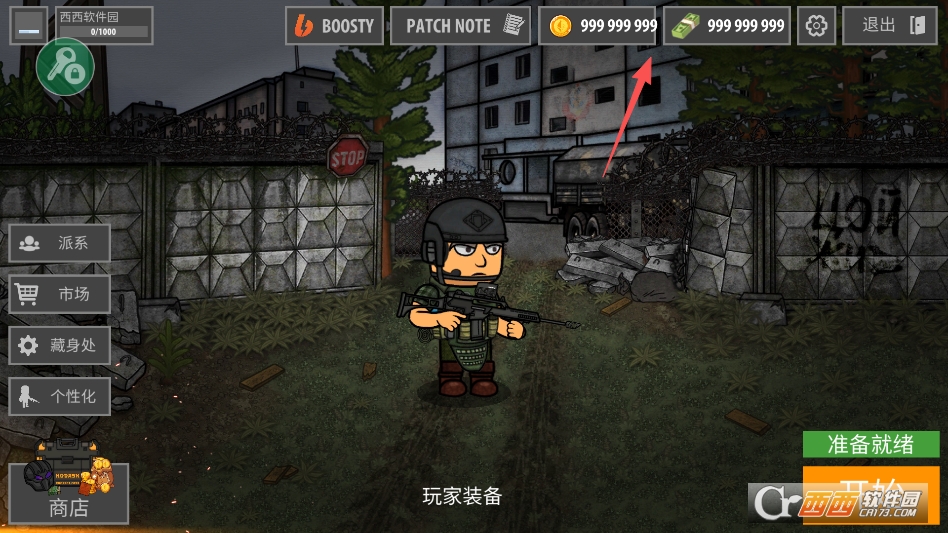This screenshot has width=948, height=533.
Task: Click the green key lock icon
Action: [x=65, y=68]
